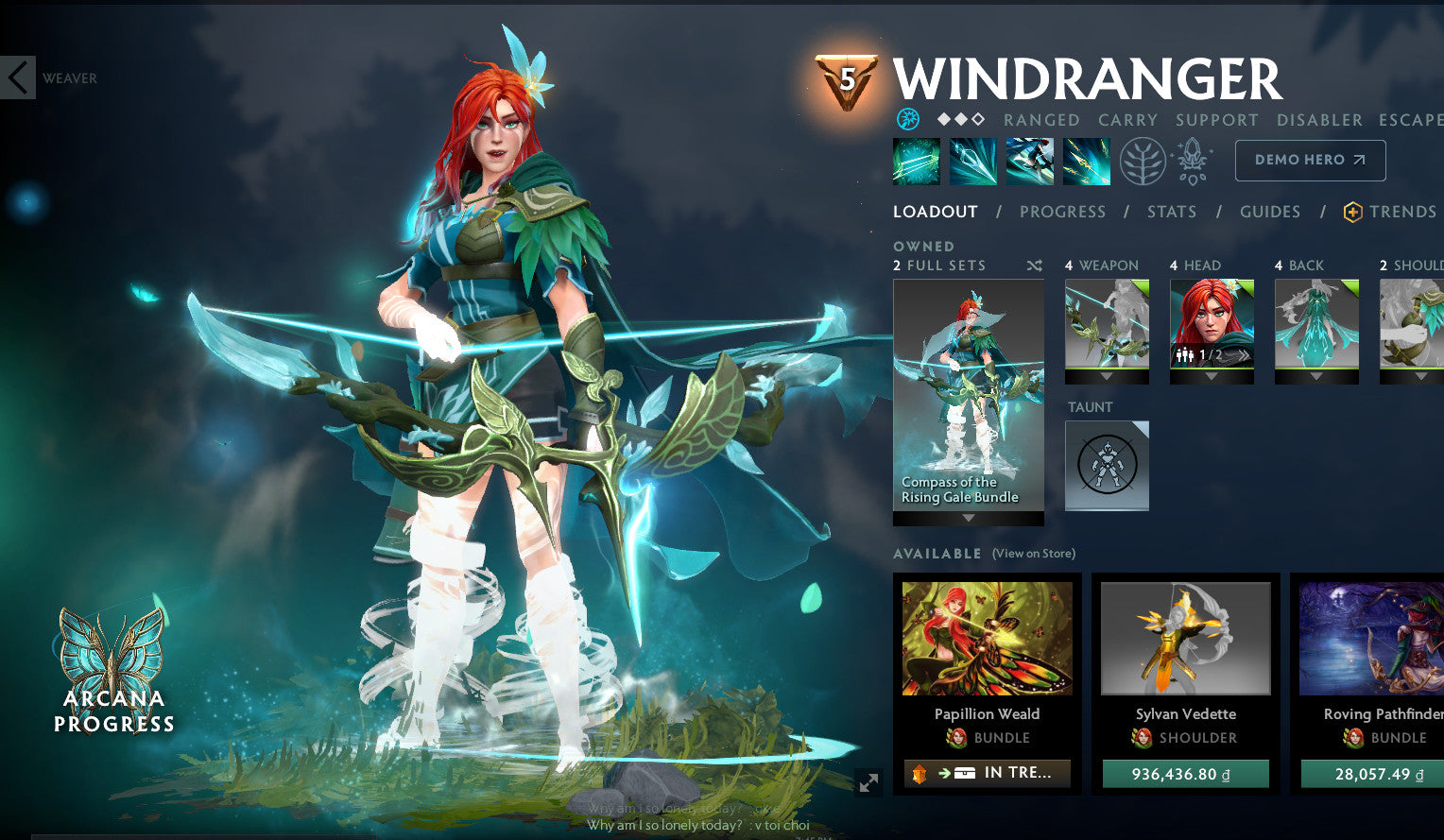
Task: Check the Sylvan Vedette price bar
Action: coord(1186,773)
